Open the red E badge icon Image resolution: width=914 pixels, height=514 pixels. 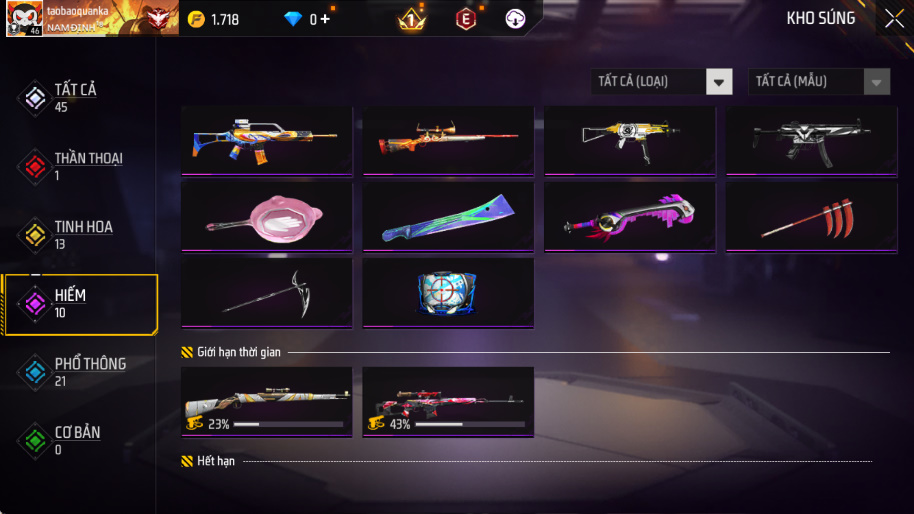point(465,19)
